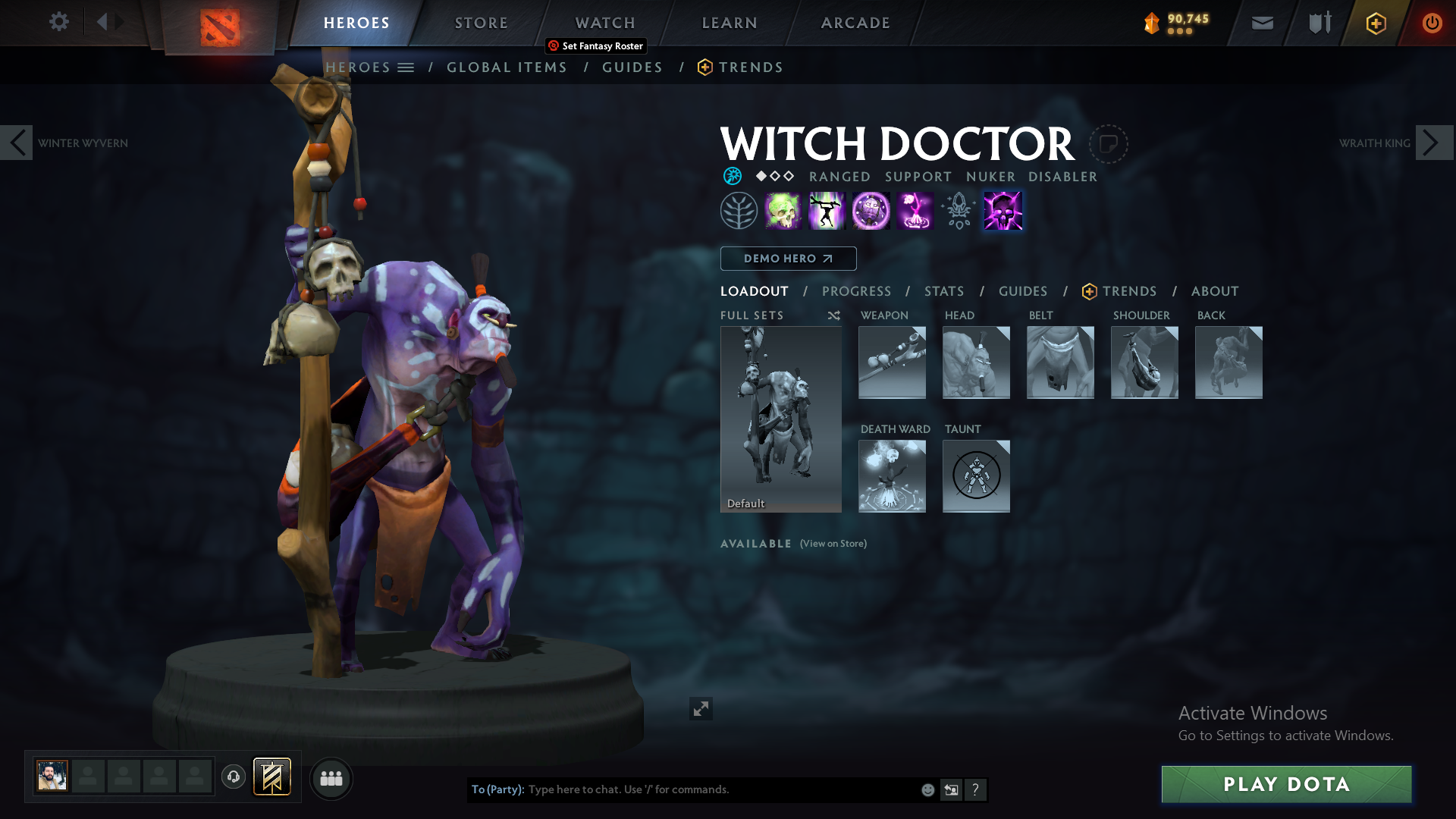The width and height of the screenshot is (1456, 819).
Task: Shuffle full sets using the crossed-arrows icon
Action: coord(833,315)
